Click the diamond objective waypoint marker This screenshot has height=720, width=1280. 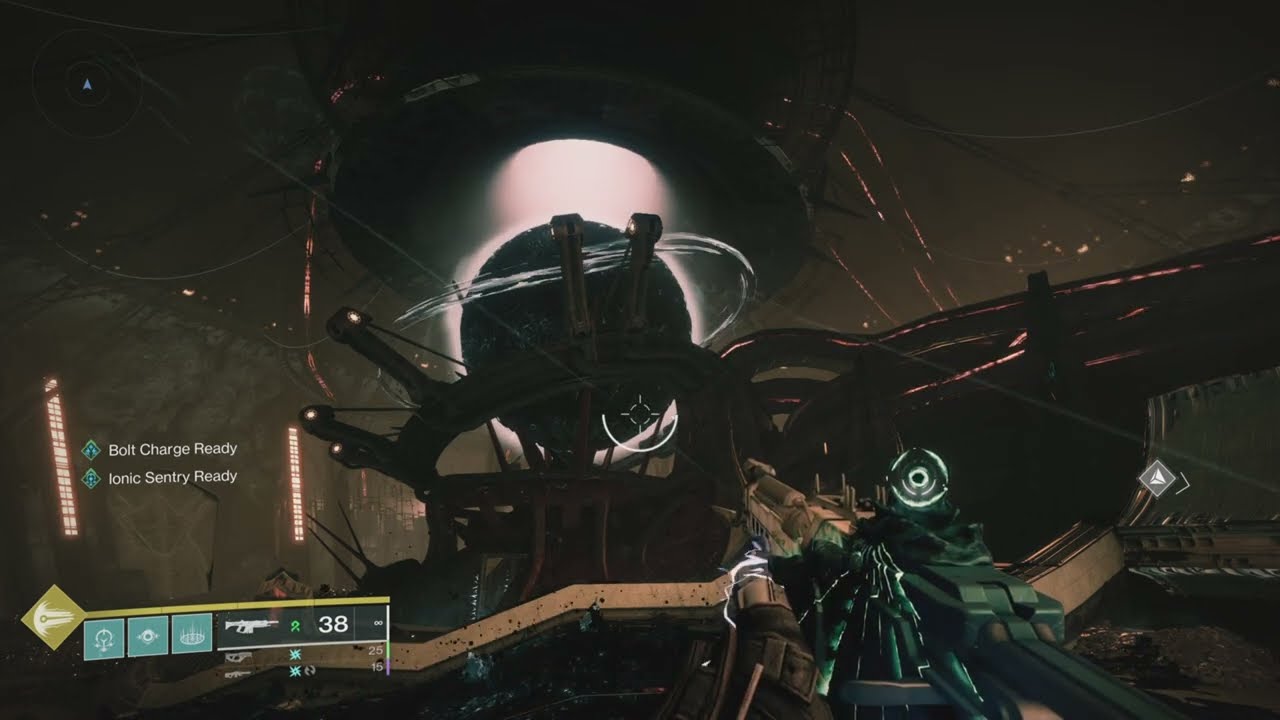point(1158,477)
